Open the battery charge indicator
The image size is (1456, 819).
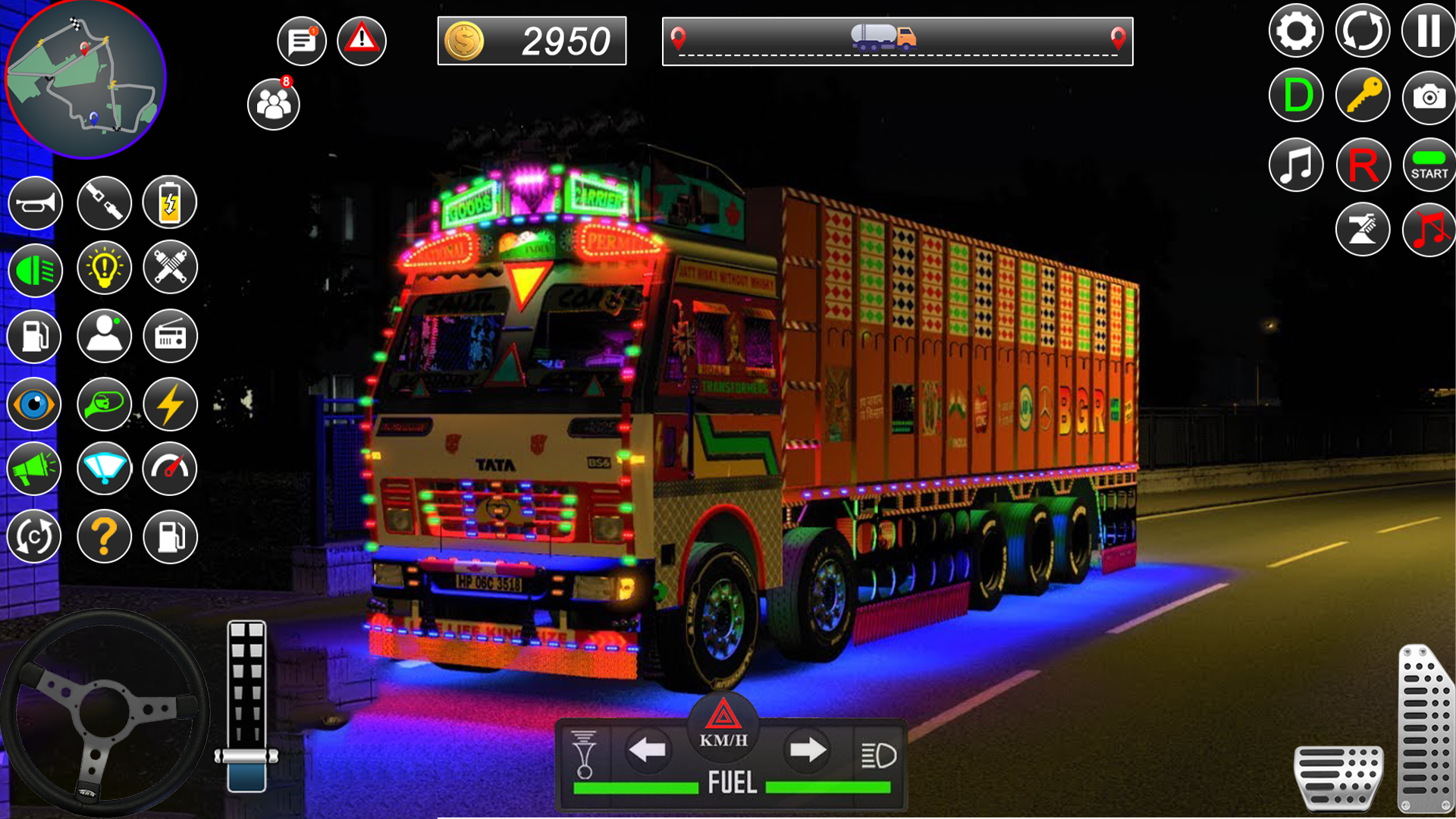point(170,202)
